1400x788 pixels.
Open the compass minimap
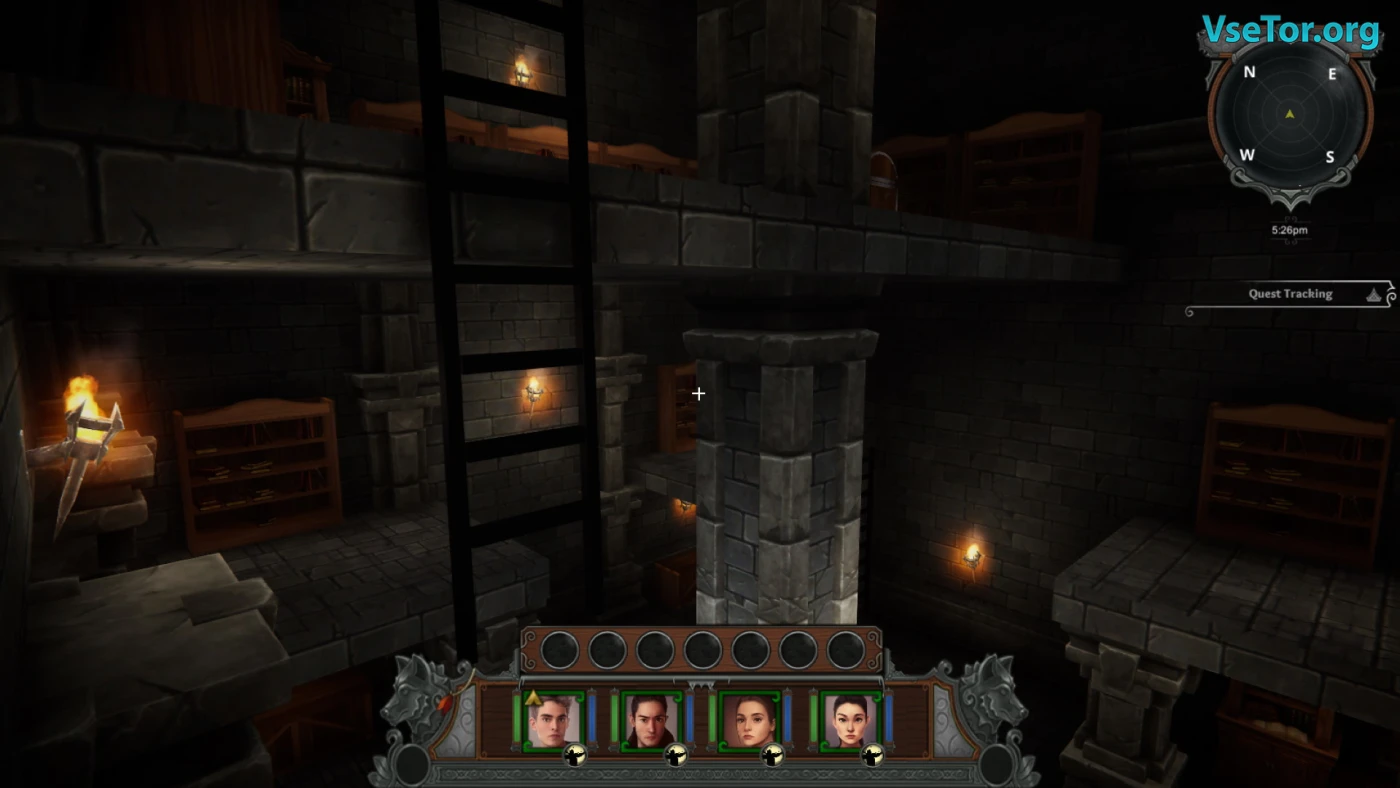pos(1289,115)
